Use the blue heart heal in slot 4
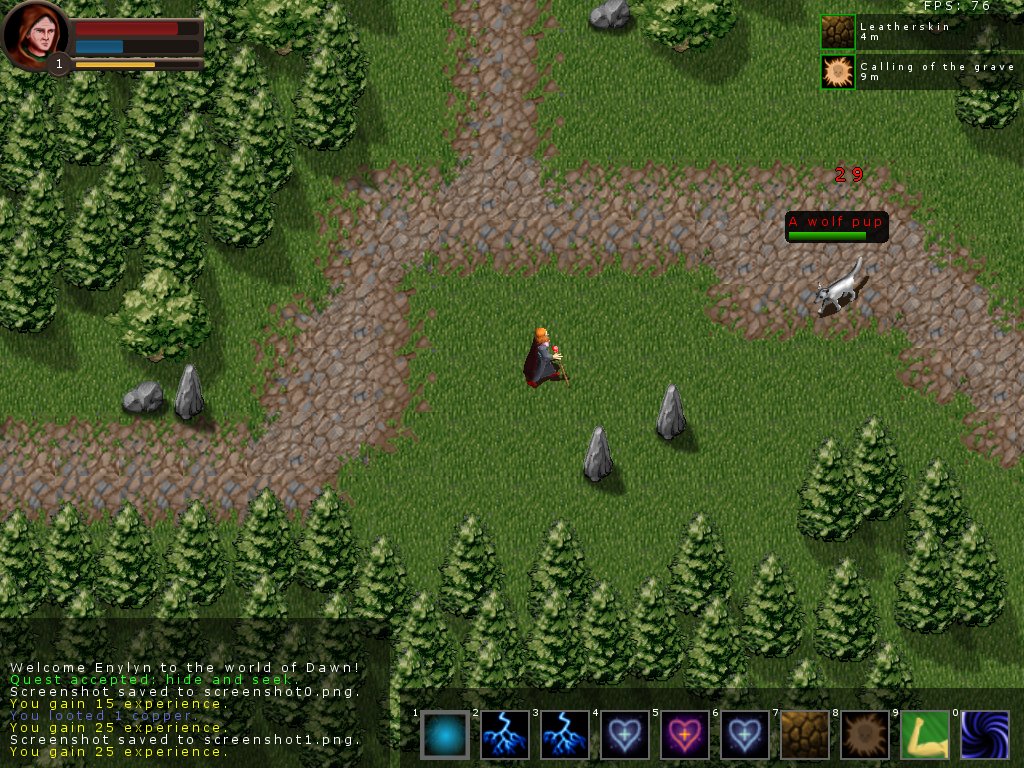The height and width of the screenshot is (768, 1024). (x=625, y=735)
